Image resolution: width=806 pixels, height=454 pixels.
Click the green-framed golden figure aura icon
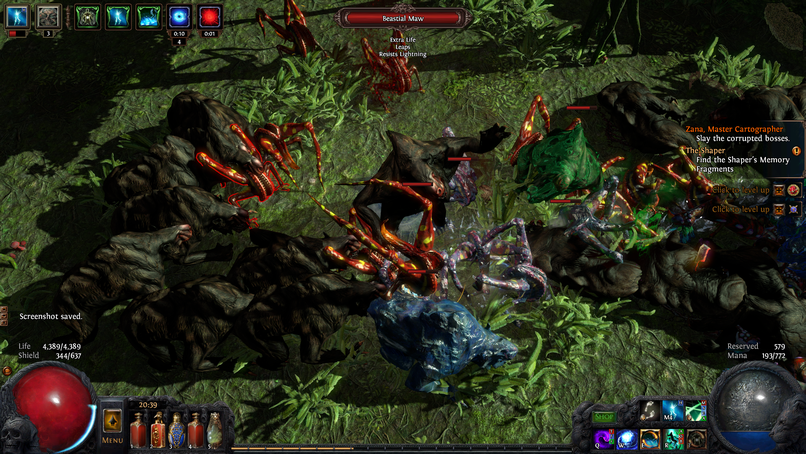88,17
